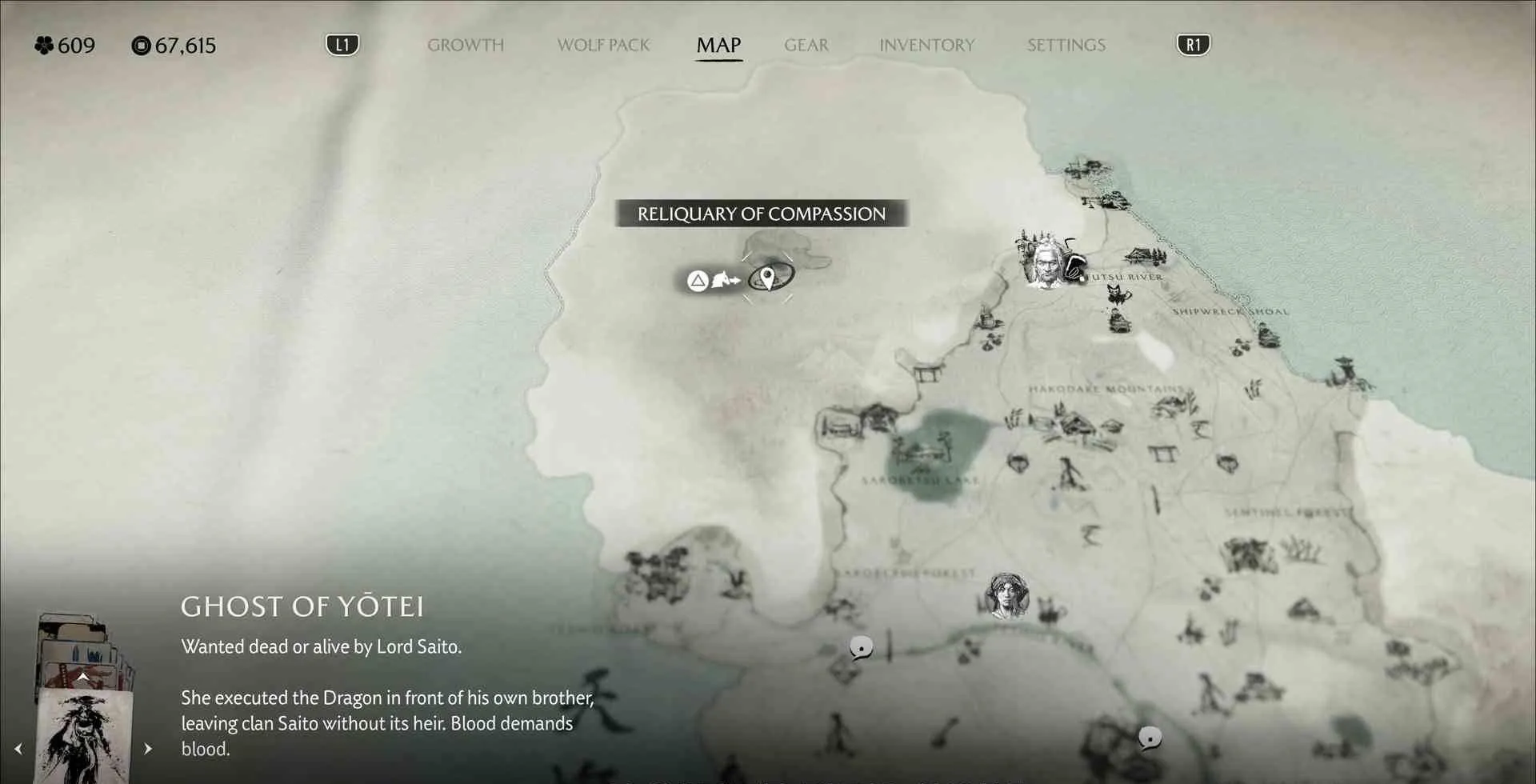The height and width of the screenshot is (784, 1536).
Task: Show the previous card with left arrow
Action: click(18, 749)
